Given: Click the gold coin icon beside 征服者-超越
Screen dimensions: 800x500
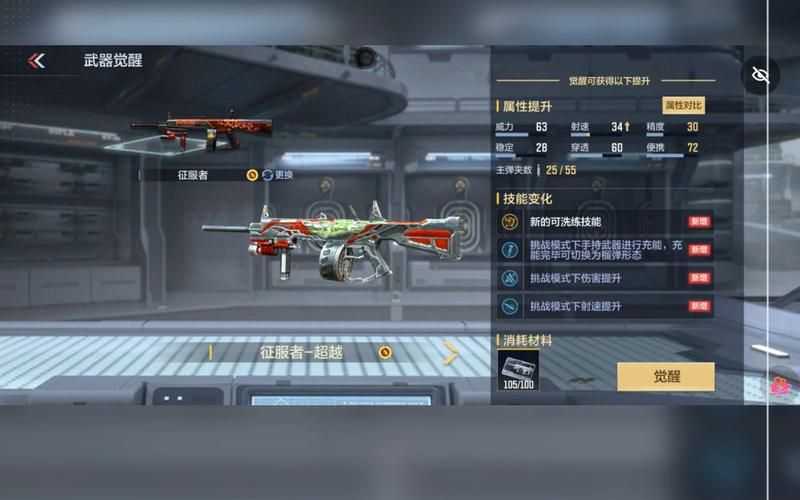Looking at the screenshot, I should pyautogui.click(x=385, y=352).
